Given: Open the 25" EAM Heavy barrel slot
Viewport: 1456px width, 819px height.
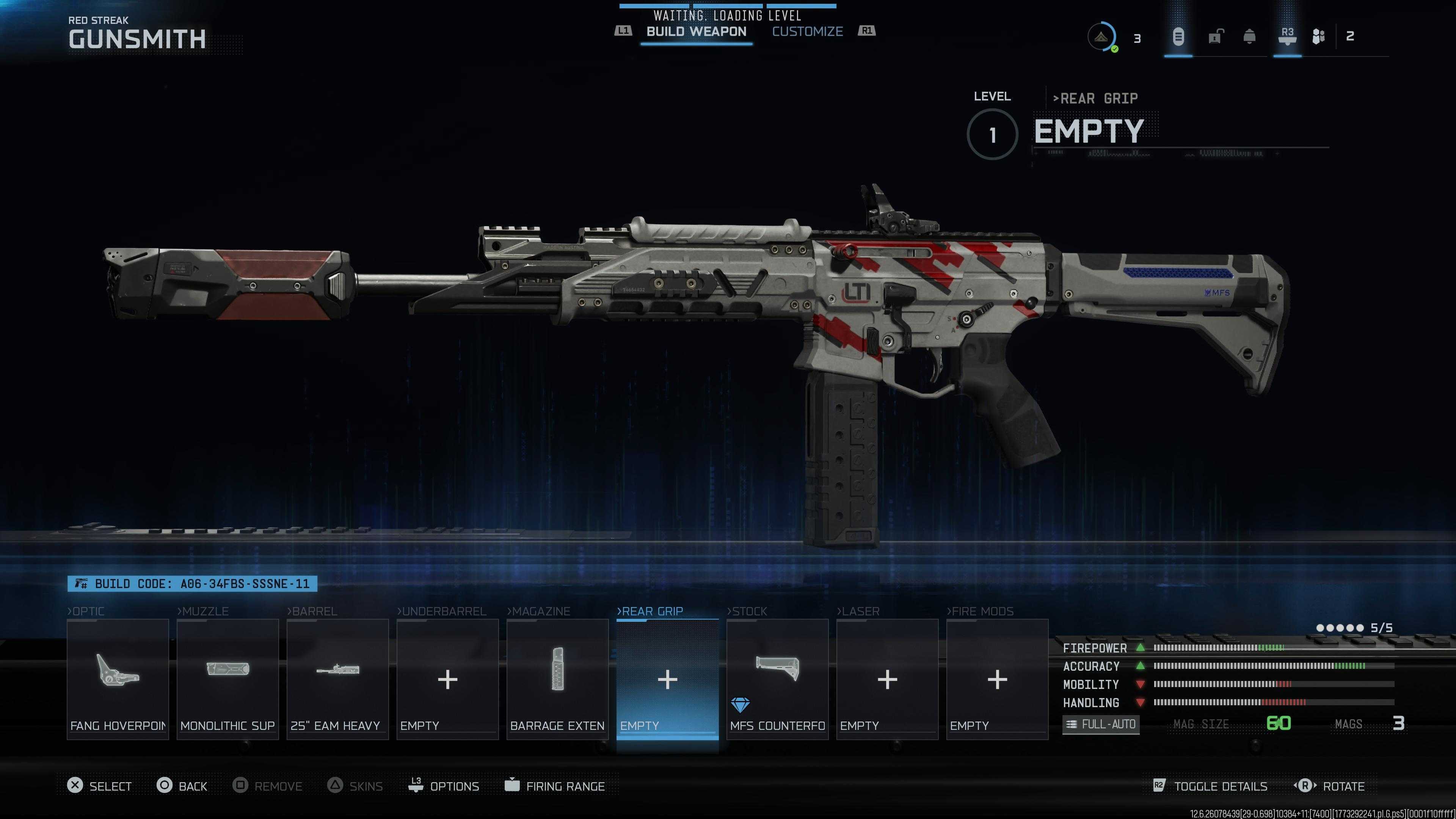Looking at the screenshot, I should (337, 679).
